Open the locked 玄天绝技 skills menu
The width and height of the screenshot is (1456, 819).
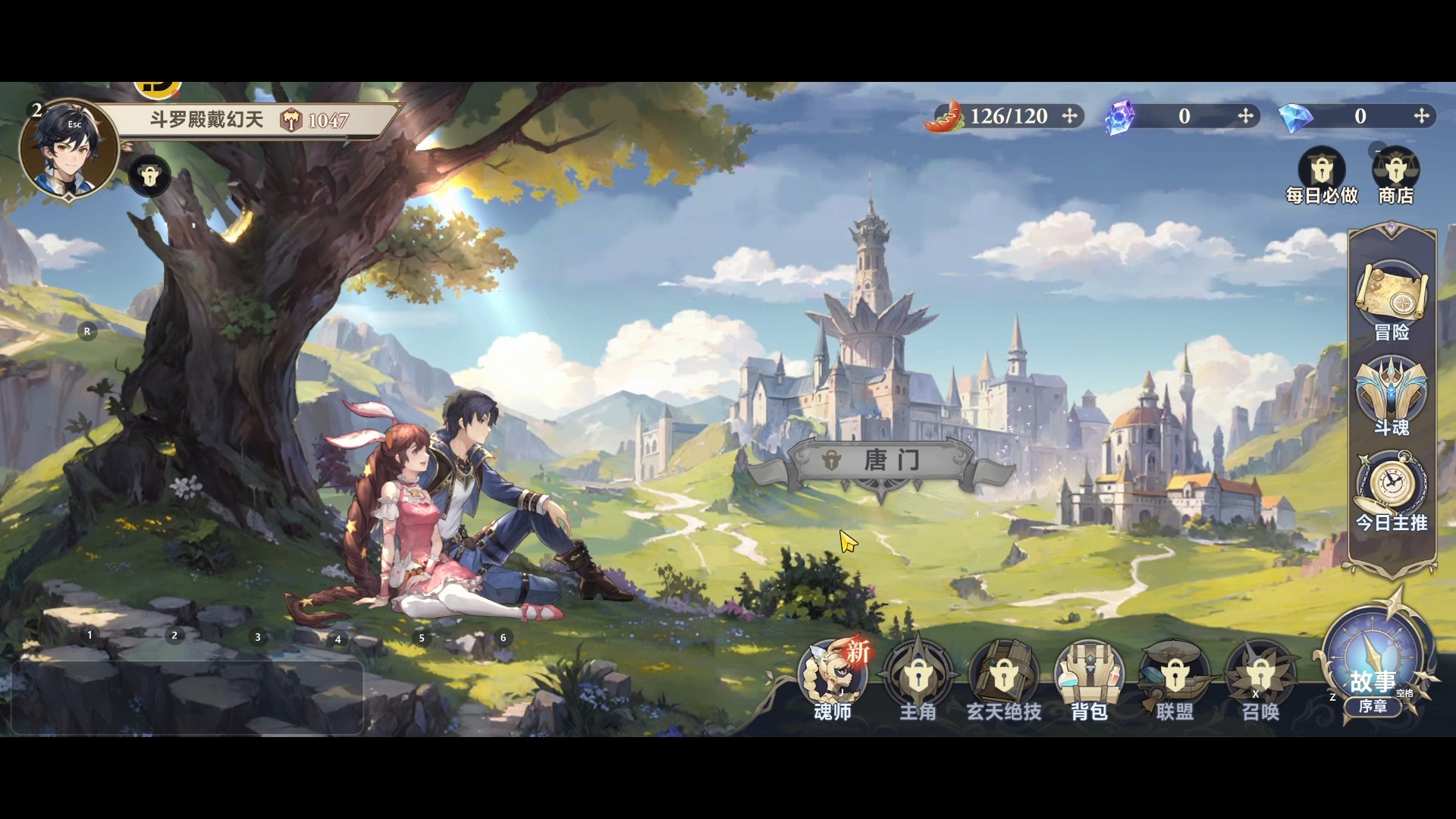coord(1003,676)
